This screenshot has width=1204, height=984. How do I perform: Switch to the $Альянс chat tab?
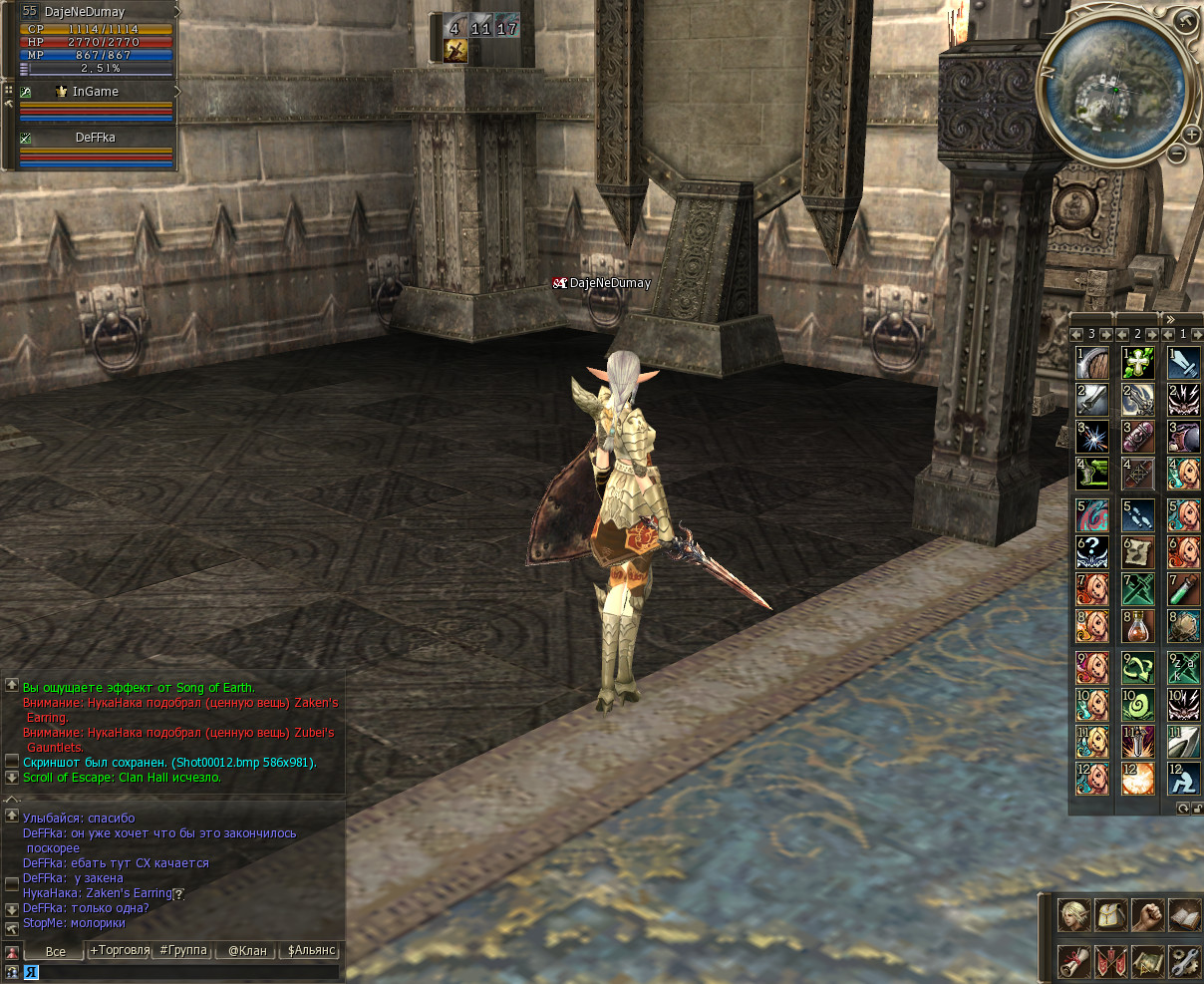pyautogui.click(x=311, y=950)
